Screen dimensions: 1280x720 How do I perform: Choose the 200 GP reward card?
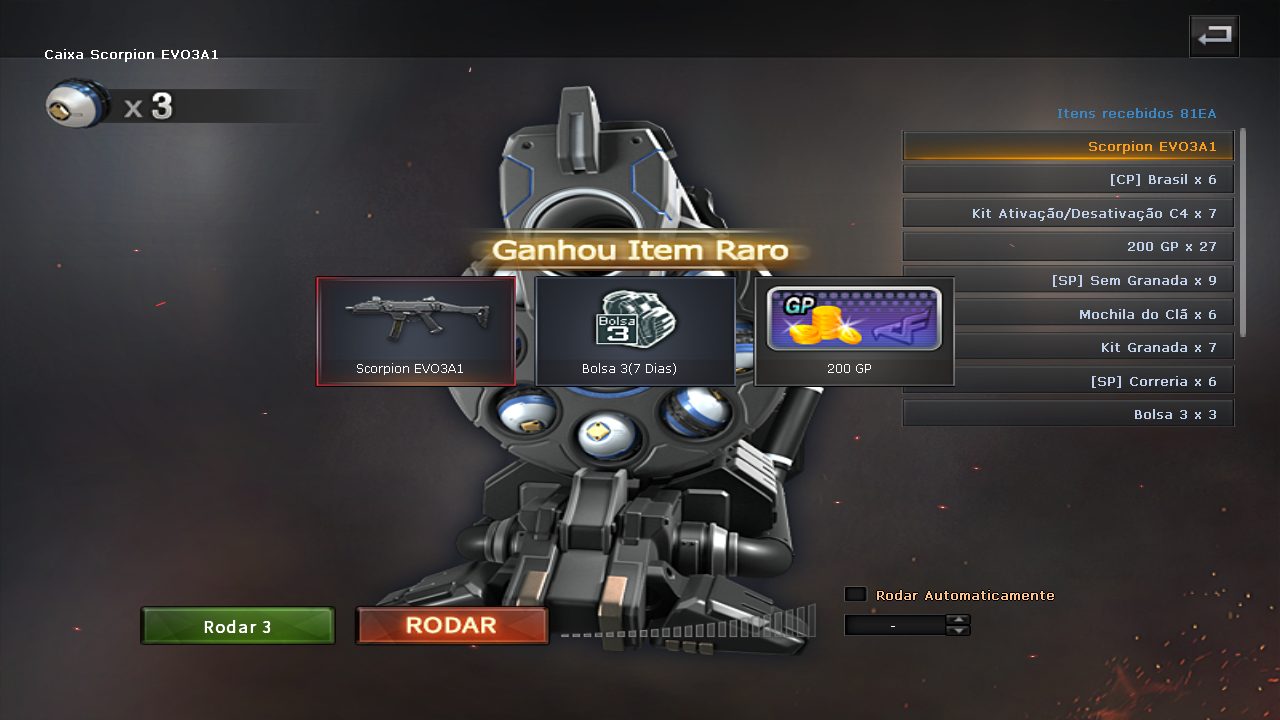click(x=854, y=331)
